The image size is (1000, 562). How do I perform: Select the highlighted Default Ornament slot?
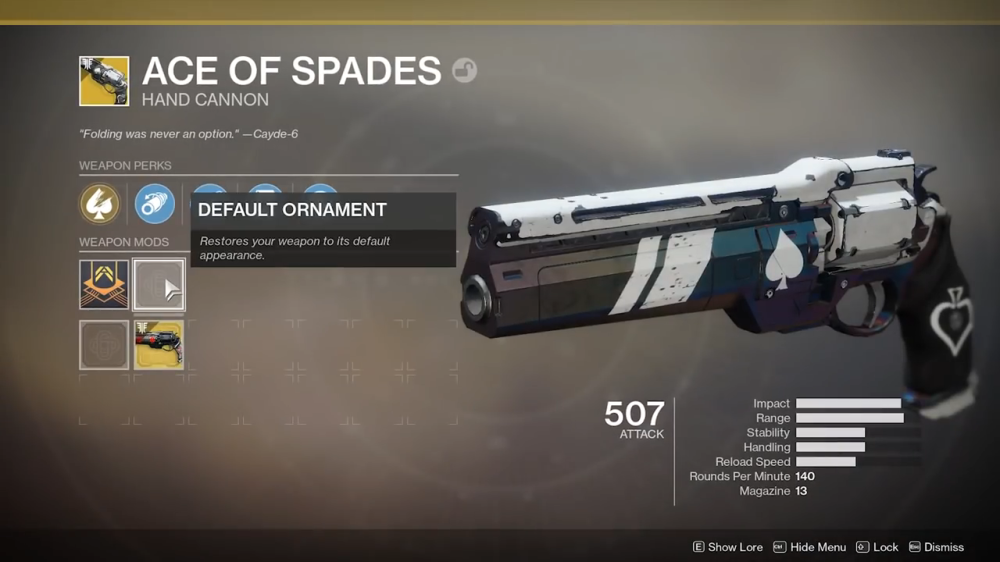coord(158,285)
